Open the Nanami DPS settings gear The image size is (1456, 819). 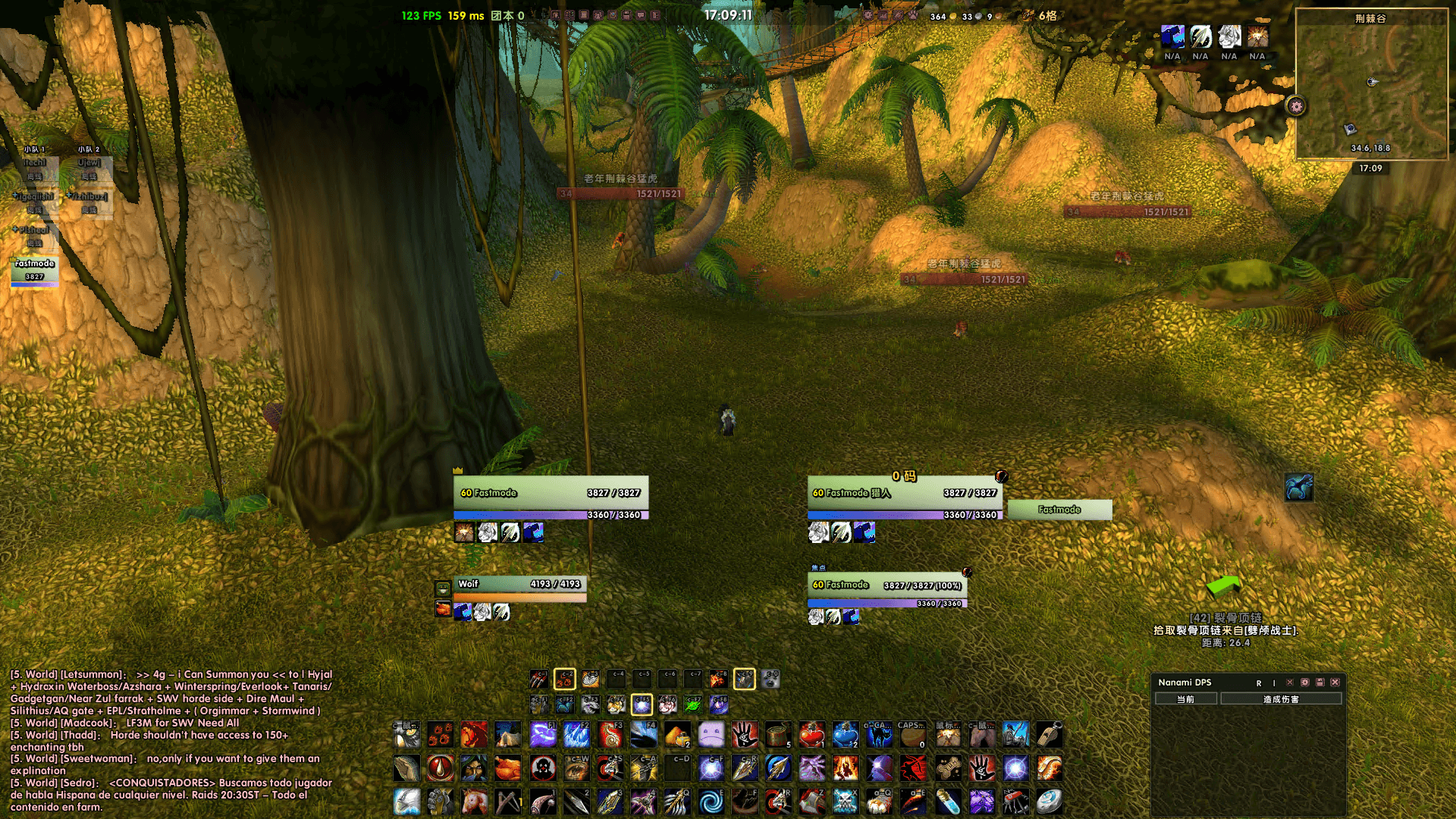(x=1304, y=682)
